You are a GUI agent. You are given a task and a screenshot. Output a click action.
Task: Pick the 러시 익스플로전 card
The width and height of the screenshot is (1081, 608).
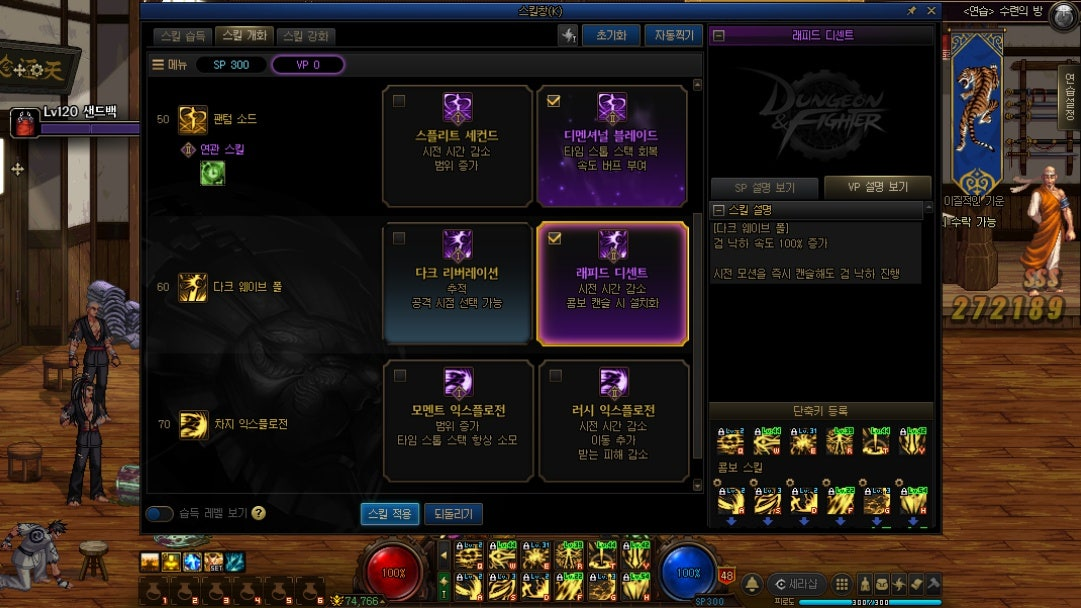[x=612, y=420]
